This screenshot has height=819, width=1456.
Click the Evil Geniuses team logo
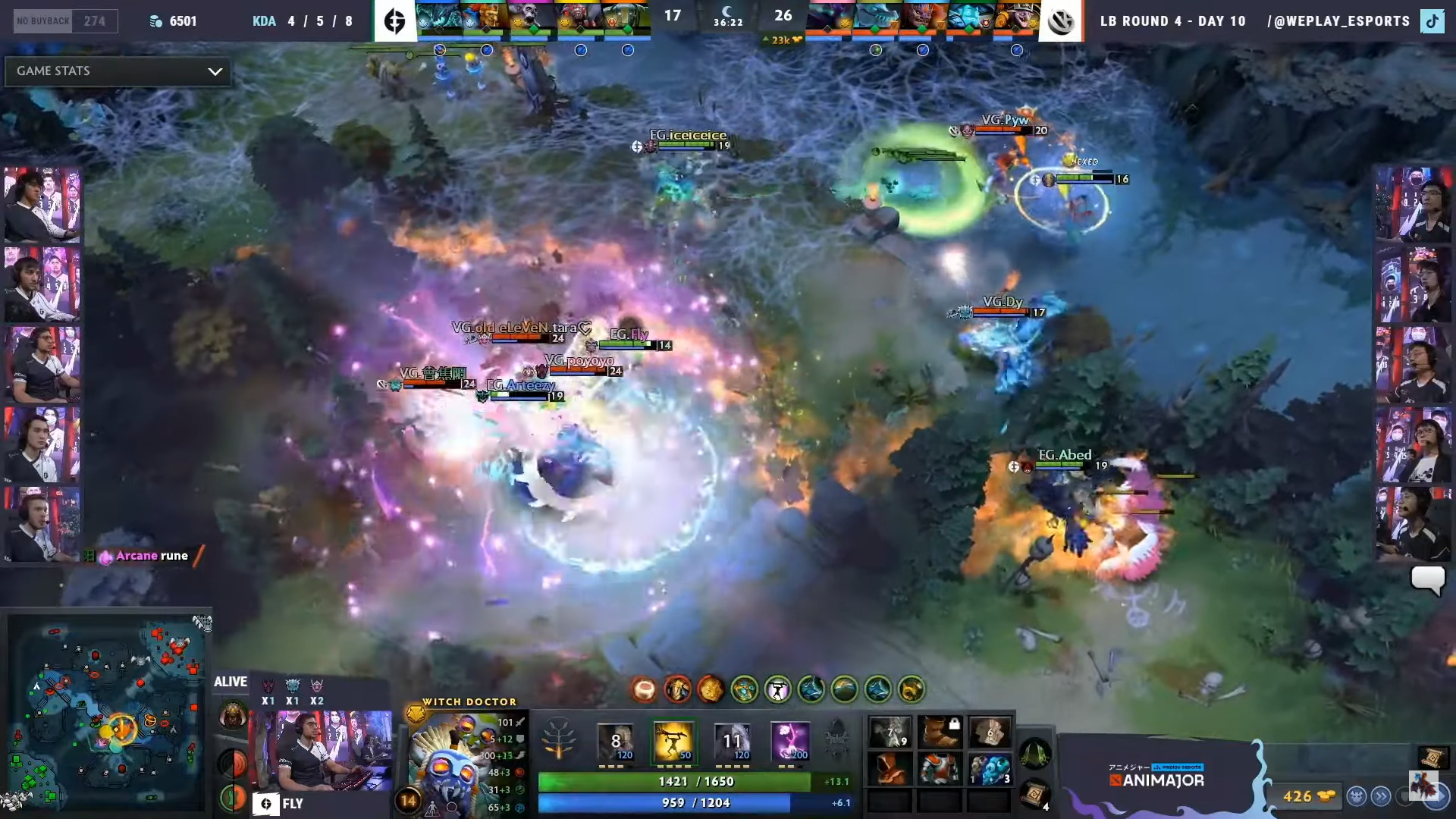coord(395,20)
